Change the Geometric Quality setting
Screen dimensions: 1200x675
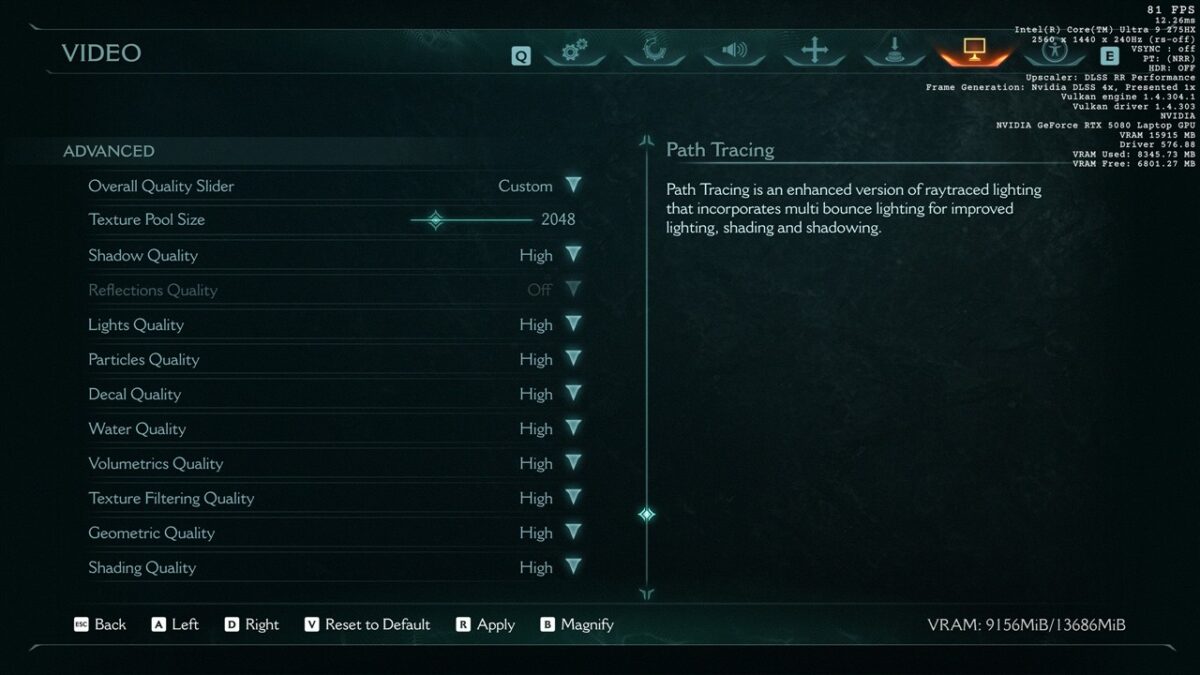573,532
